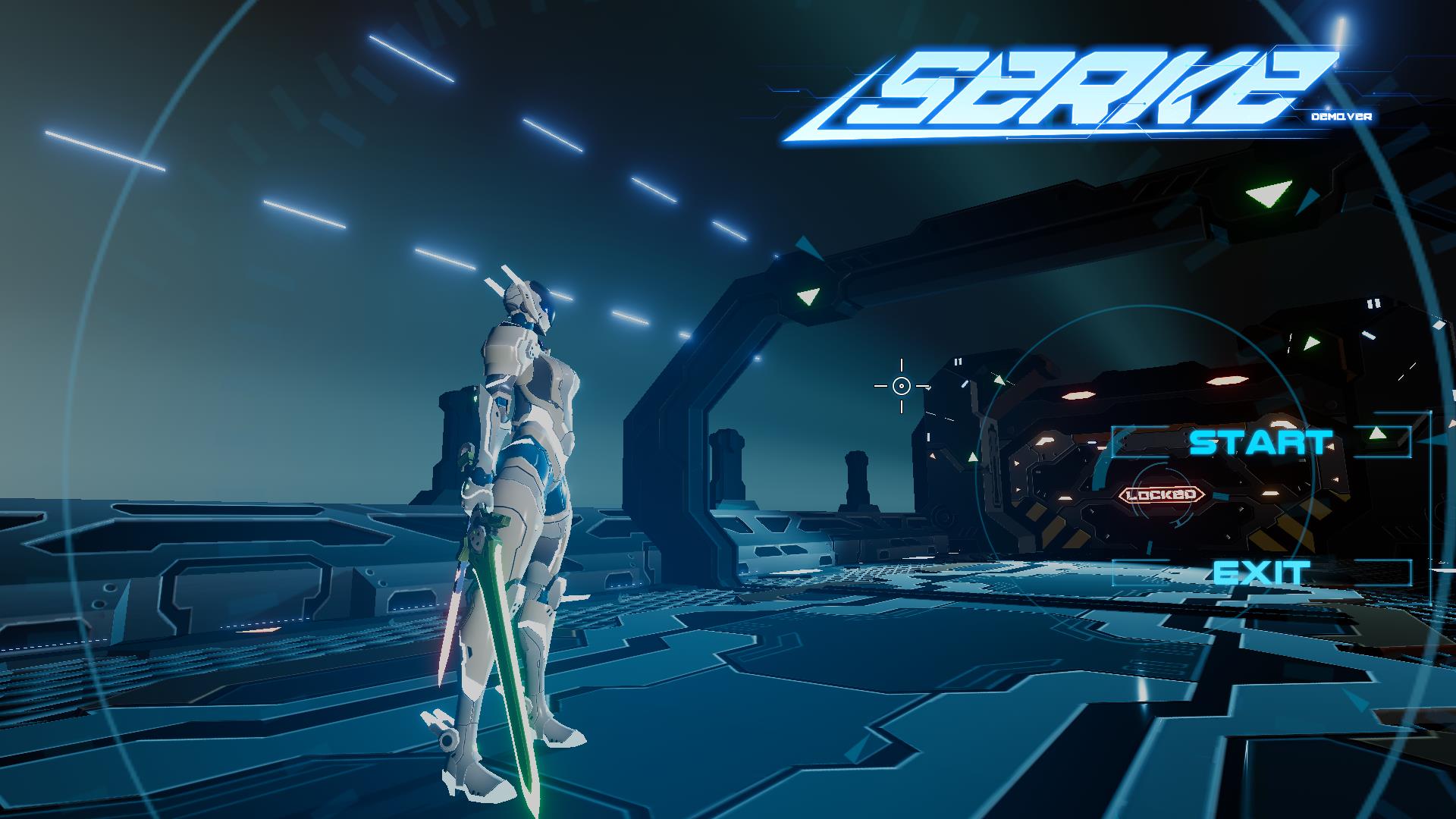1456x819 pixels.
Task: Select the EXIT menu option
Action: tap(1261, 573)
